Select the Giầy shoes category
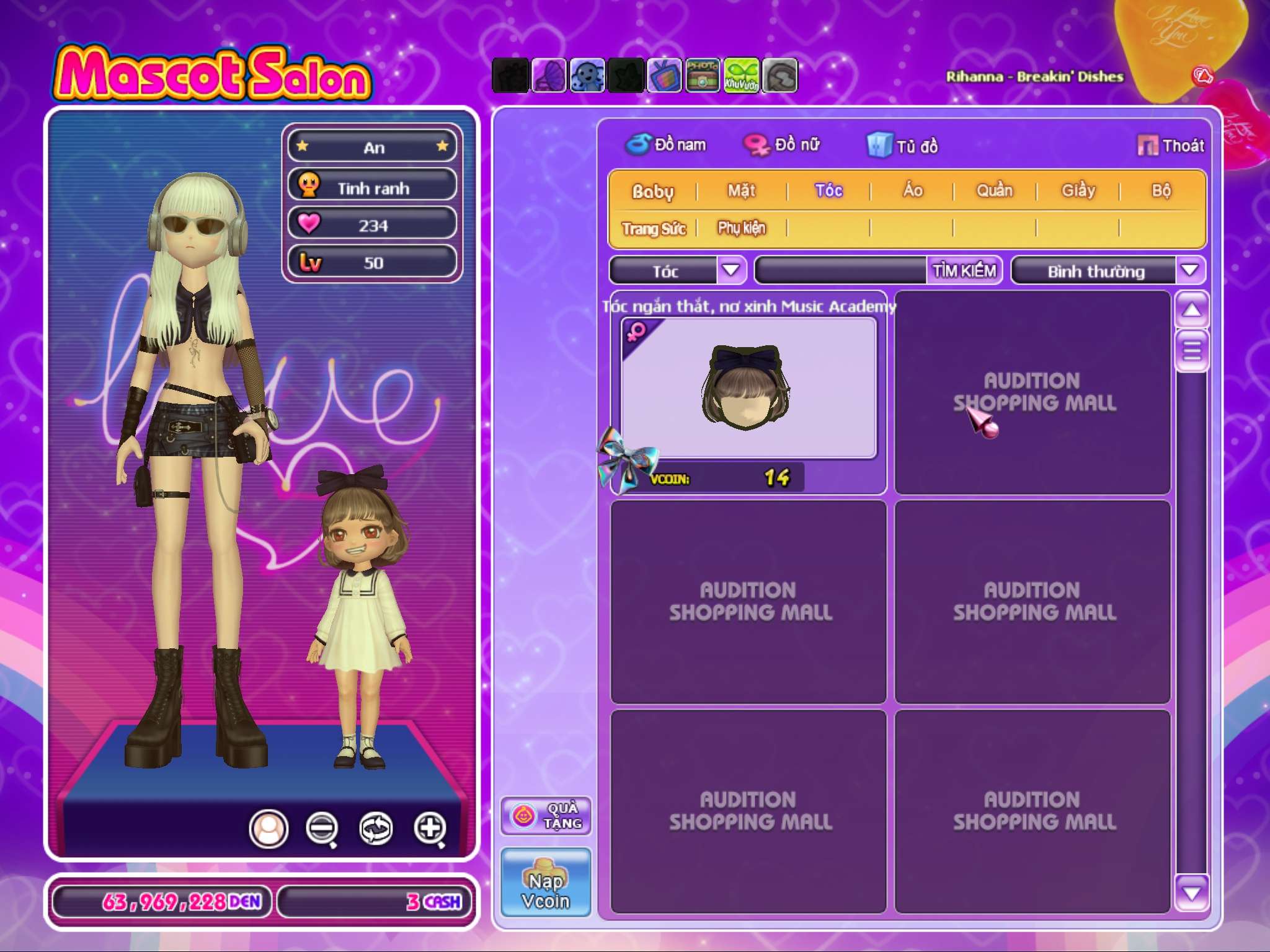This screenshot has height=952, width=1270. pyautogui.click(x=1078, y=191)
